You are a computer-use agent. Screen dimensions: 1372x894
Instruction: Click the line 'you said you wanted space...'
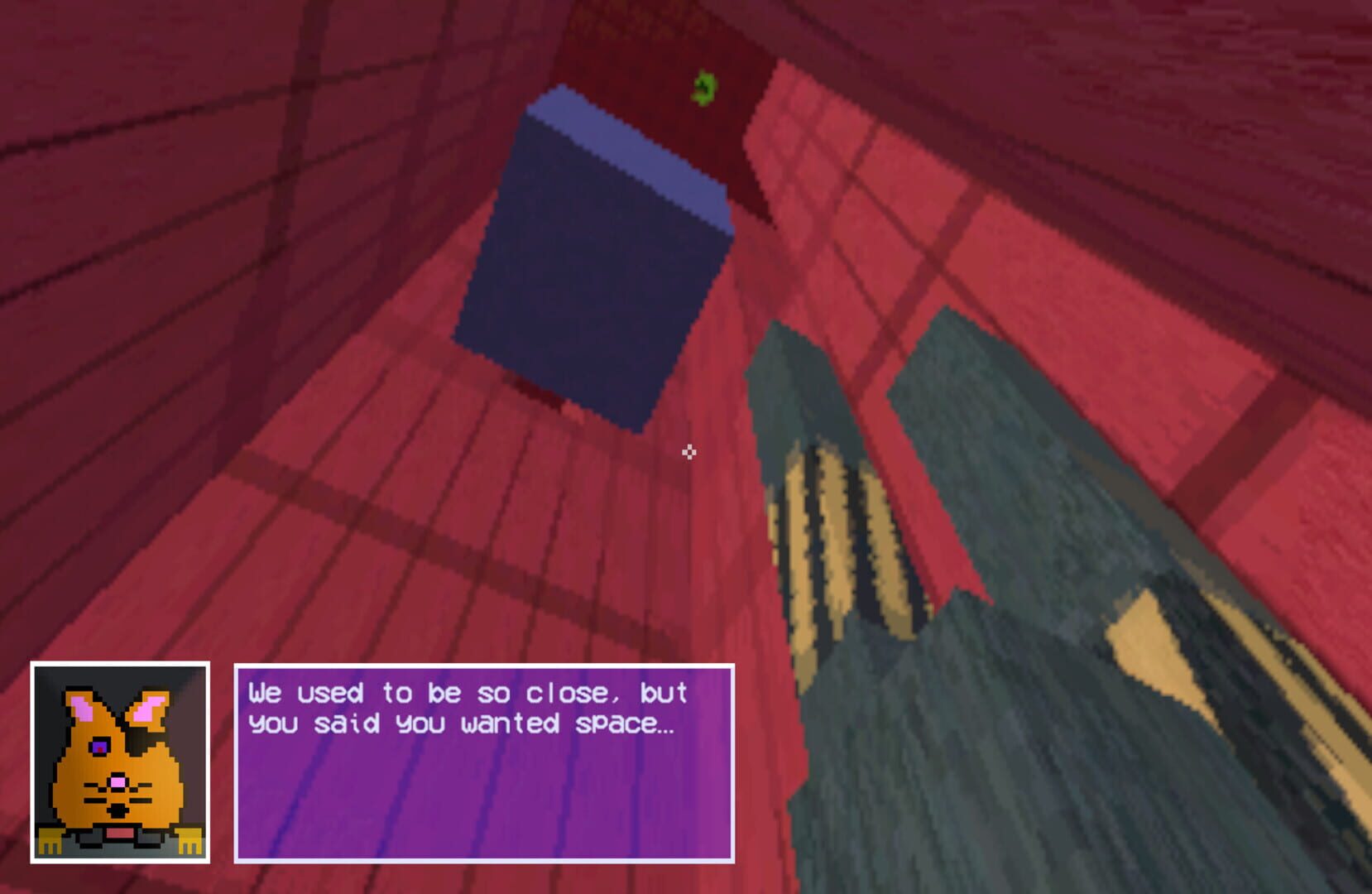tap(459, 724)
